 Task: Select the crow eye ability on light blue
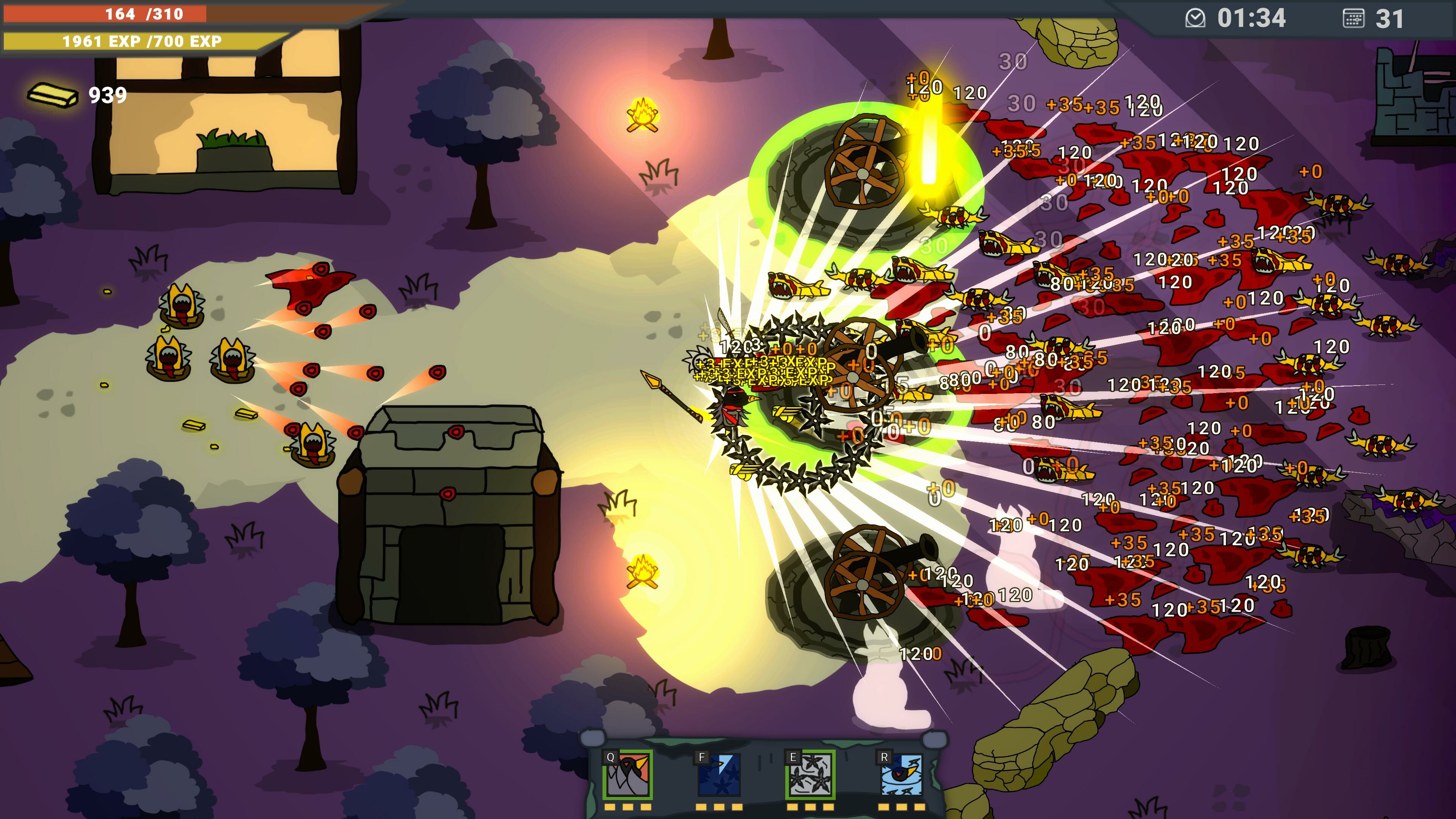(x=902, y=774)
